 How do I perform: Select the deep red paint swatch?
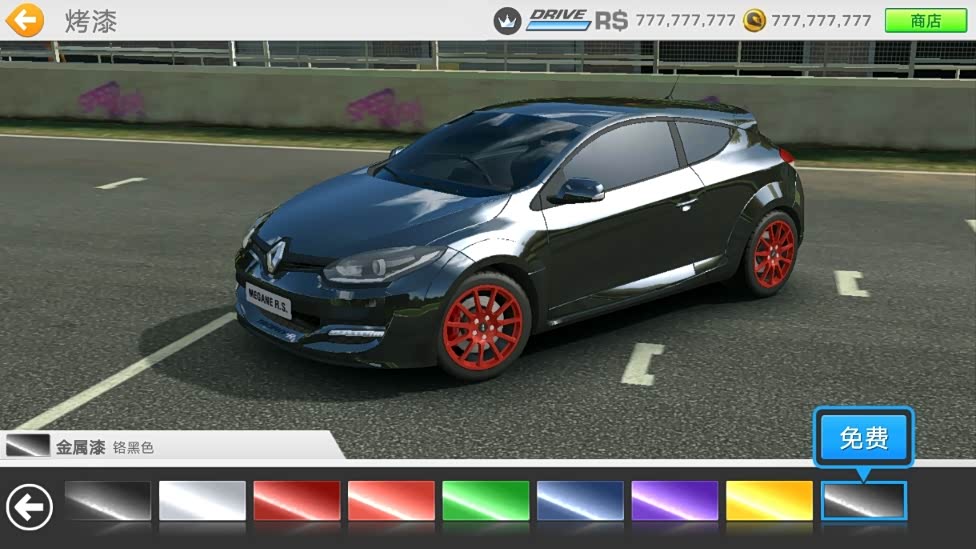click(x=297, y=501)
